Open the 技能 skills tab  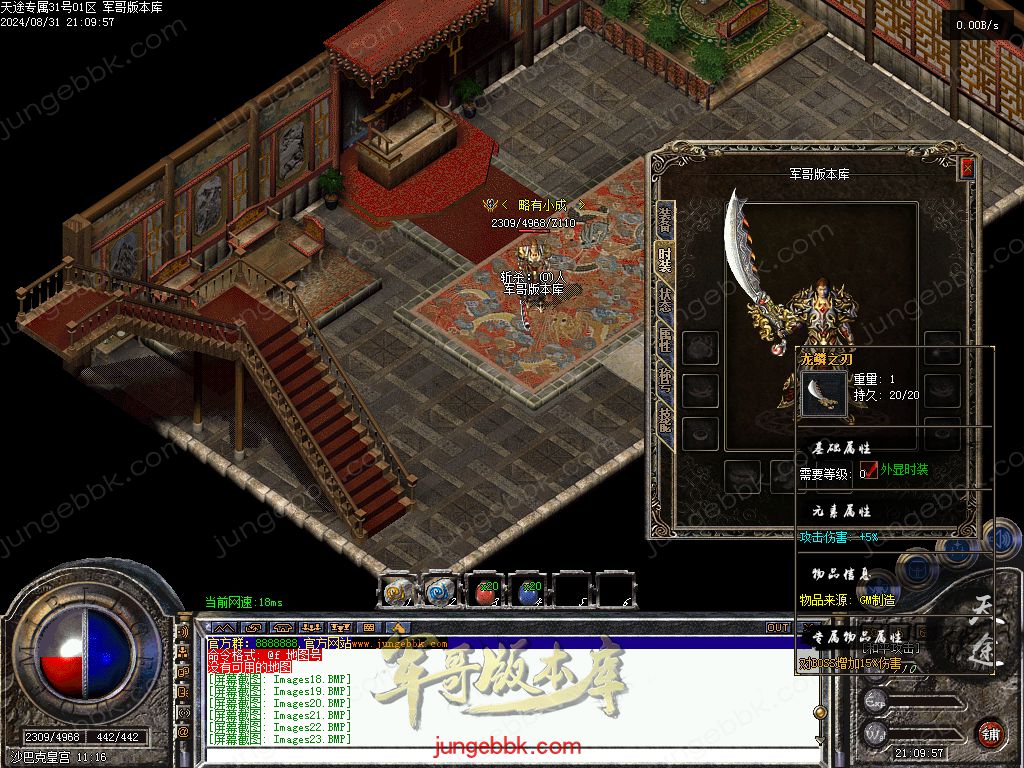[x=665, y=420]
